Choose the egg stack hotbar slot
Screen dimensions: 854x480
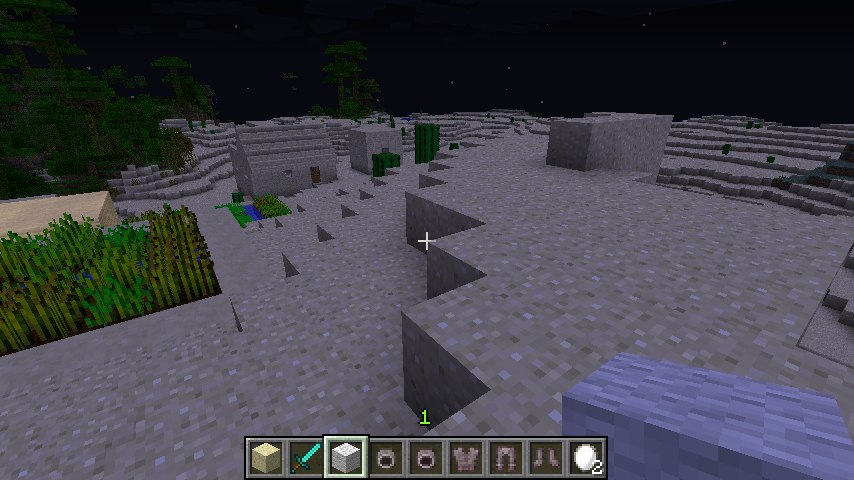[587, 457]
